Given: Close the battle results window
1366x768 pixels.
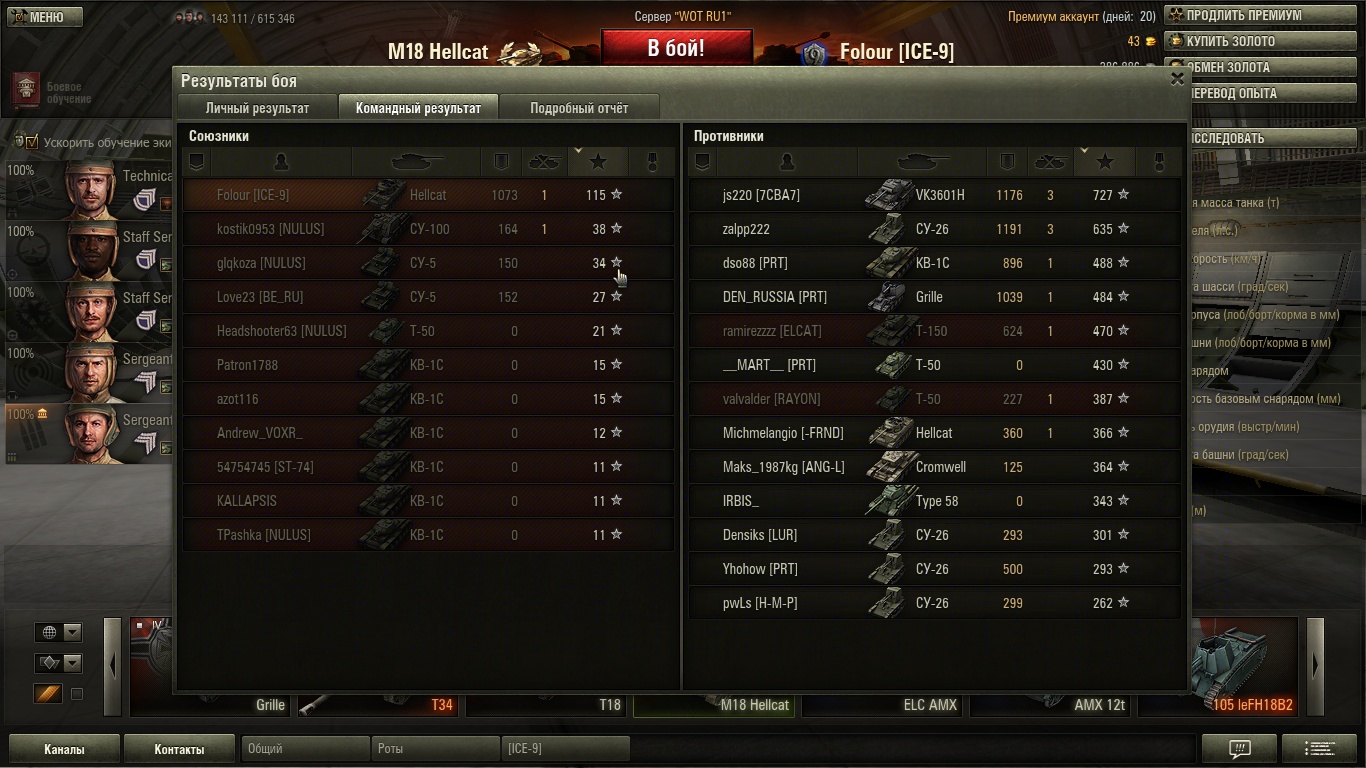Looking at the screenshot, I should click(1177, 79).
